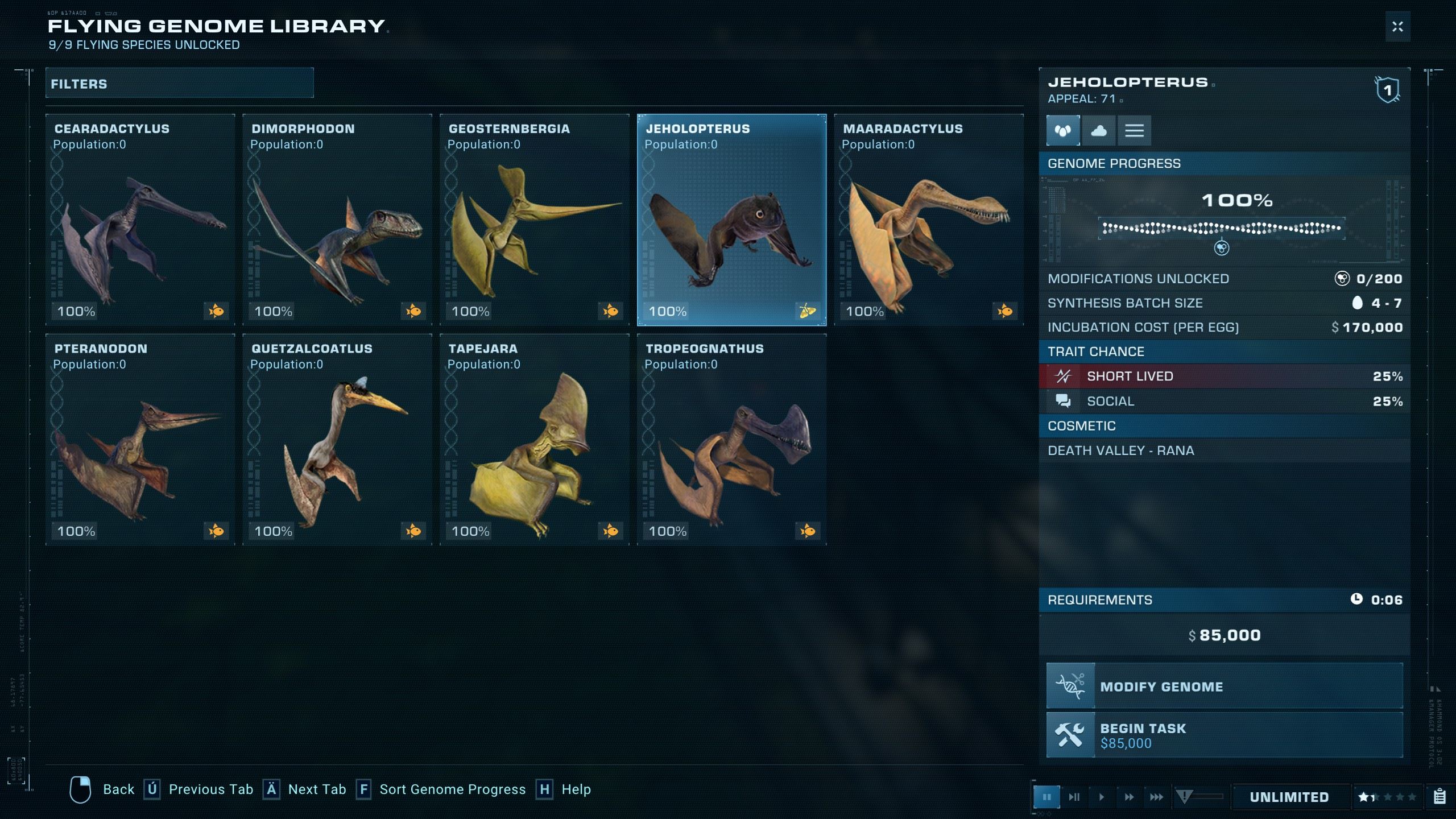Image resolution: width=1456 pixels, height=819 pixels.
Task: Select the Quetzalcoatlus species card
Action: pyautogui.click(x=337, y=440)
